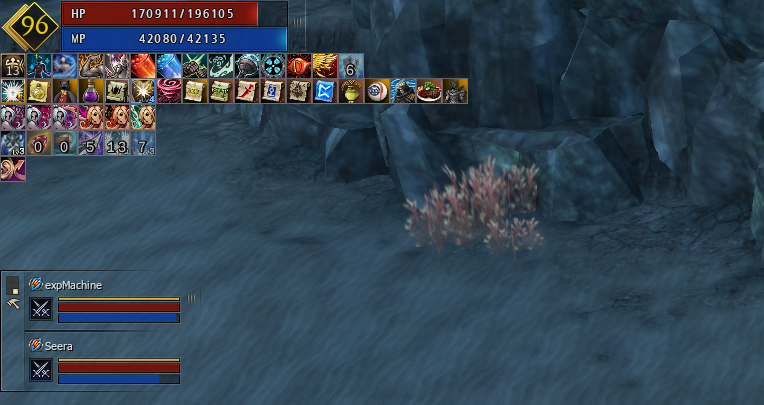The height and width of the screenshot is (405, 764).
Task: Click the steak food buff icon
Action: pyautogui.click(x=428, y=92)
